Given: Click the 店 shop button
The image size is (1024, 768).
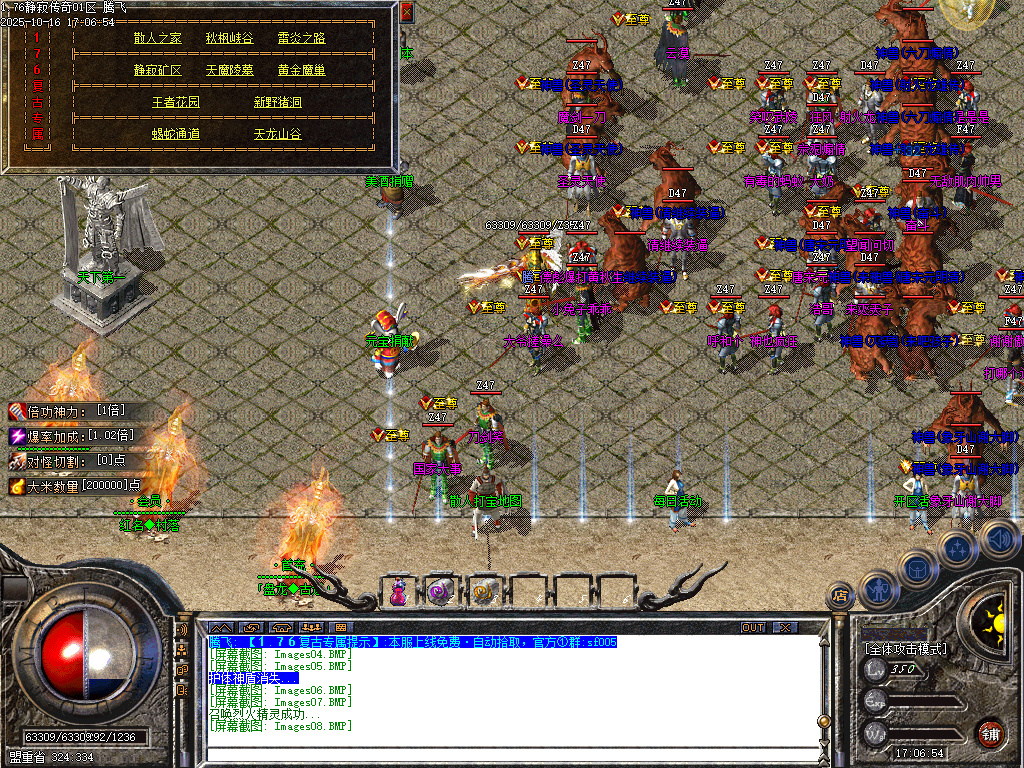Looking at the screenshot, I should pyautogui.click(x=840, y=596).
